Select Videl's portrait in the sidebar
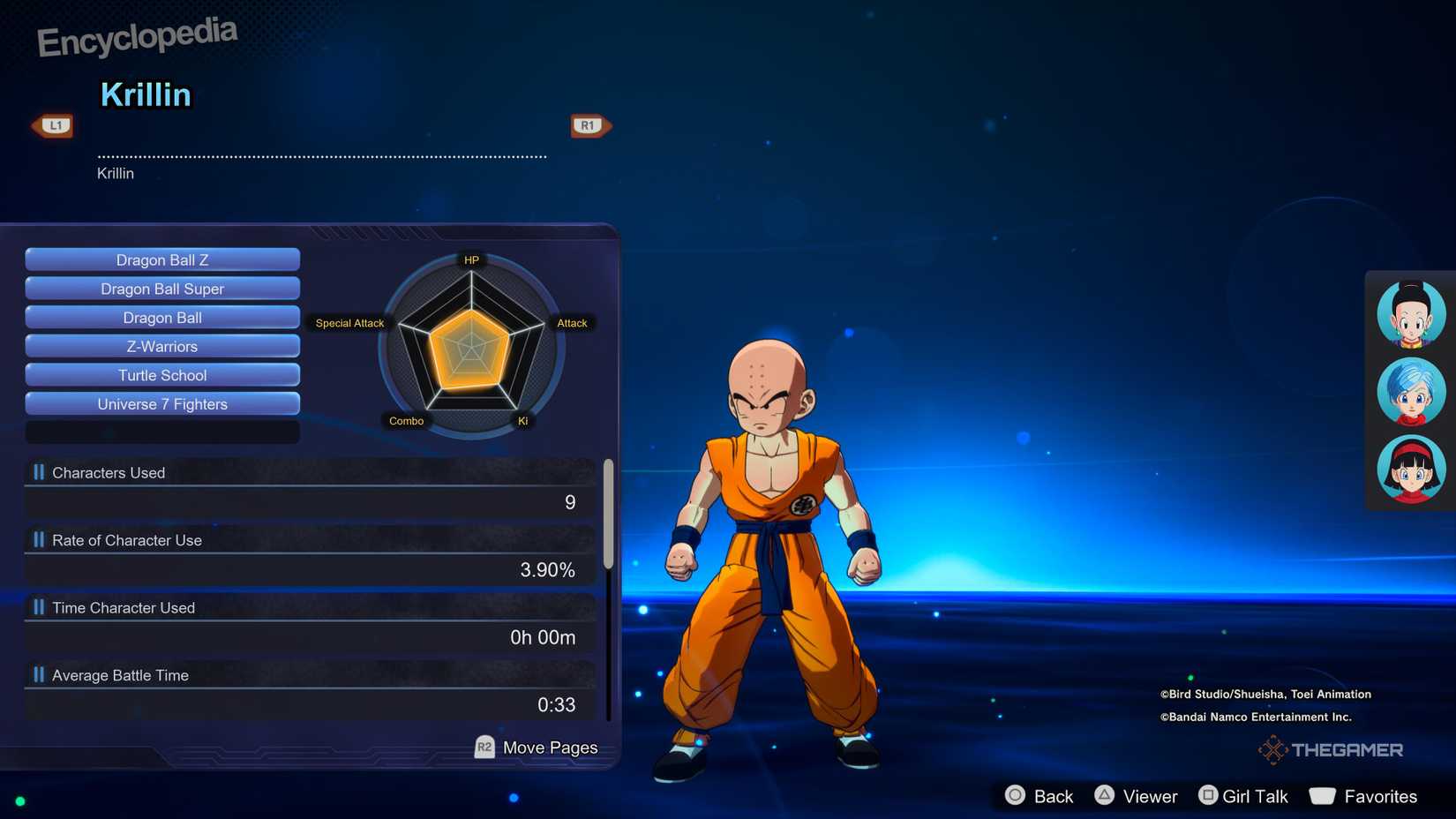The image size is (1456, 819). [1409, 470]
